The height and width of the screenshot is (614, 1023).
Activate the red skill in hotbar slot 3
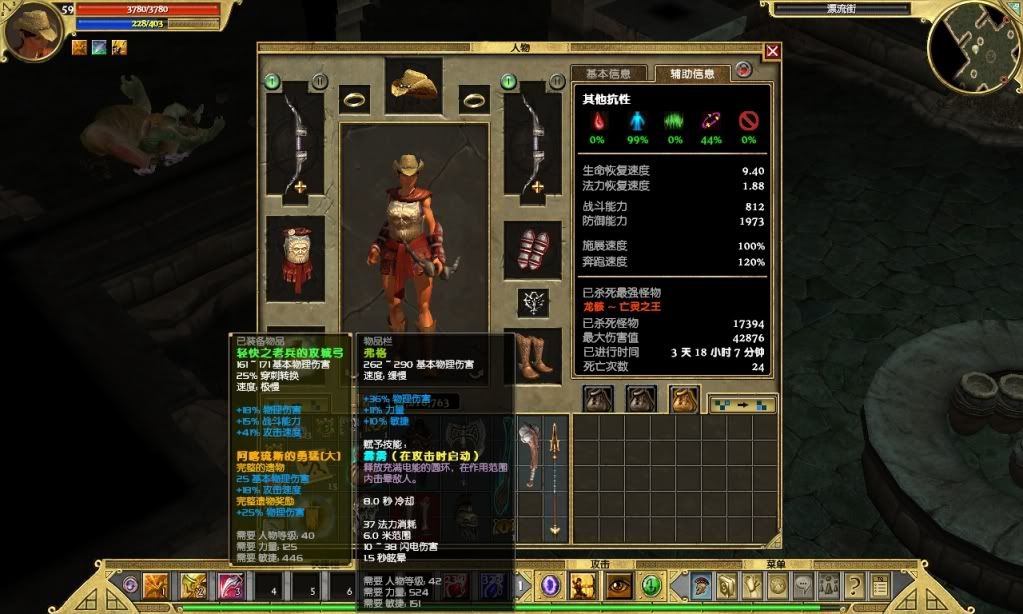click(x=232, y=586)
